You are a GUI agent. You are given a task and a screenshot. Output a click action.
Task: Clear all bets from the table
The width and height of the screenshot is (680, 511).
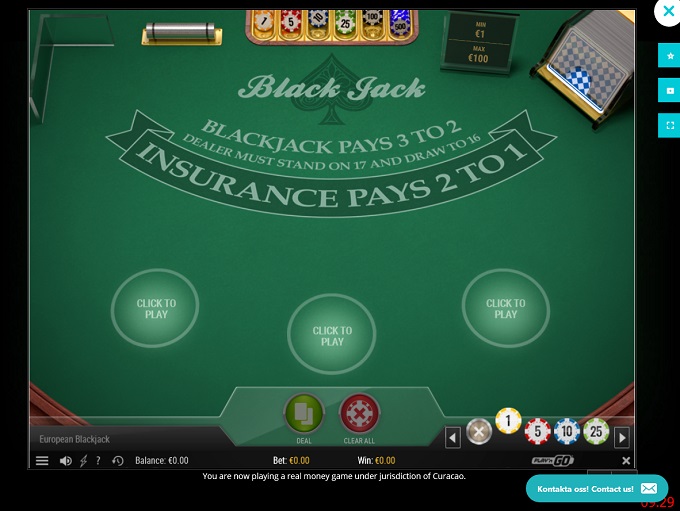pos(359,414)
